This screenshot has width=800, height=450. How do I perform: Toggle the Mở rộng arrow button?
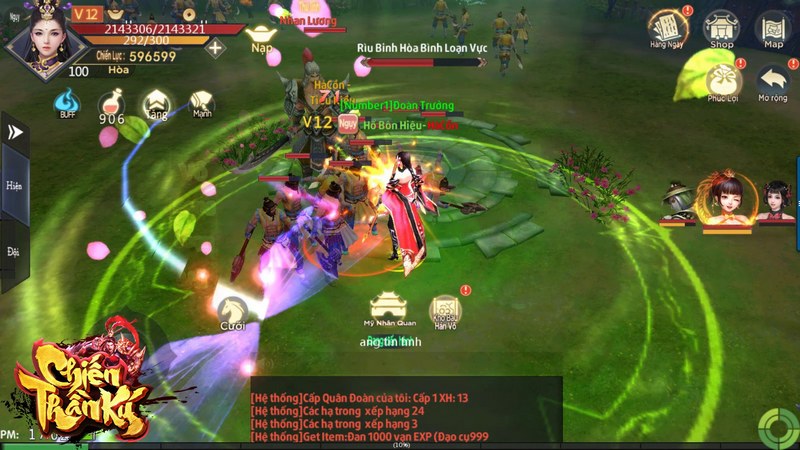pos(773,81)
